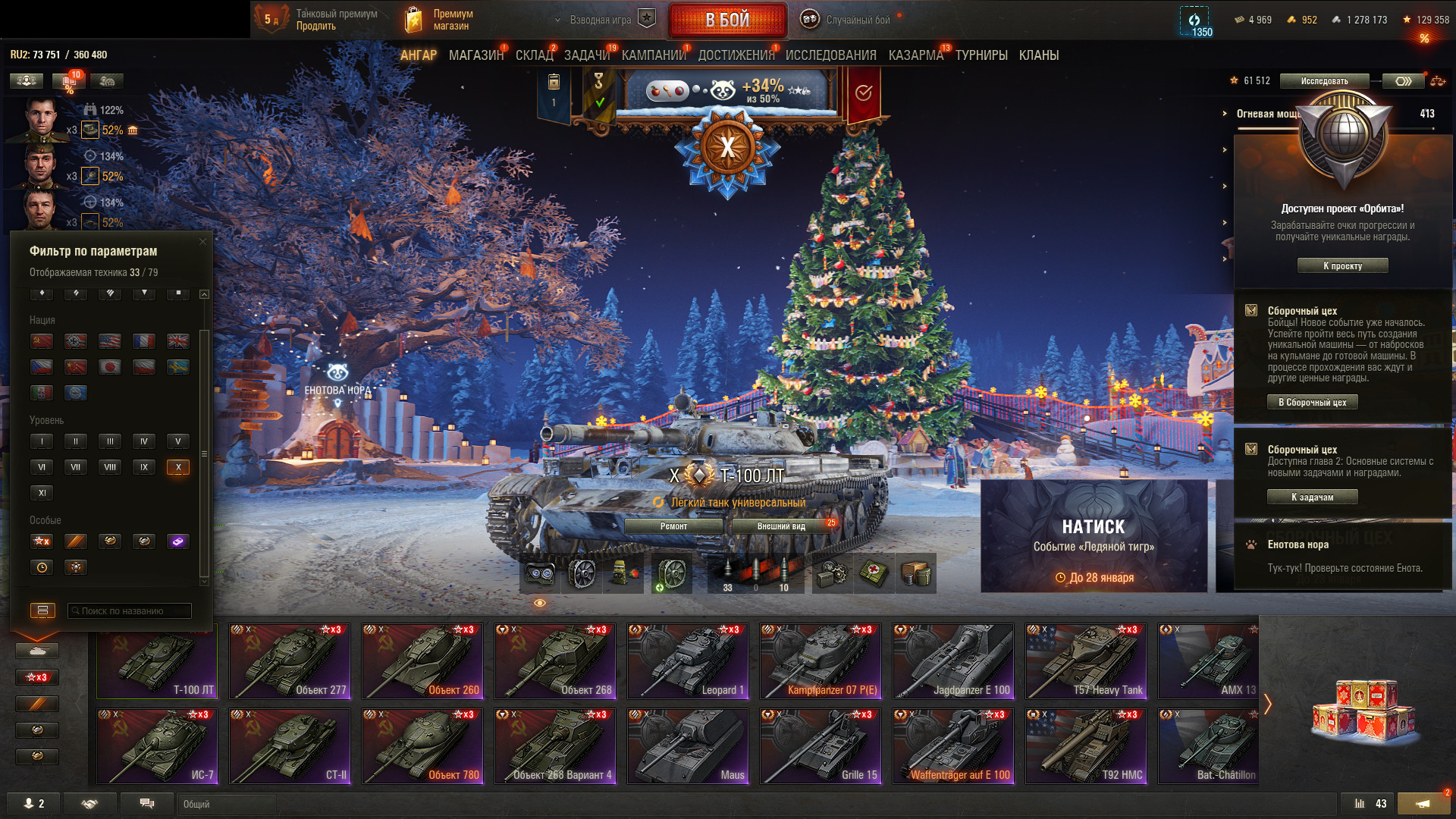Open В Сборочный цех button
Viewport: 1456px width, 819px height.
click(x=1312, y=403)
